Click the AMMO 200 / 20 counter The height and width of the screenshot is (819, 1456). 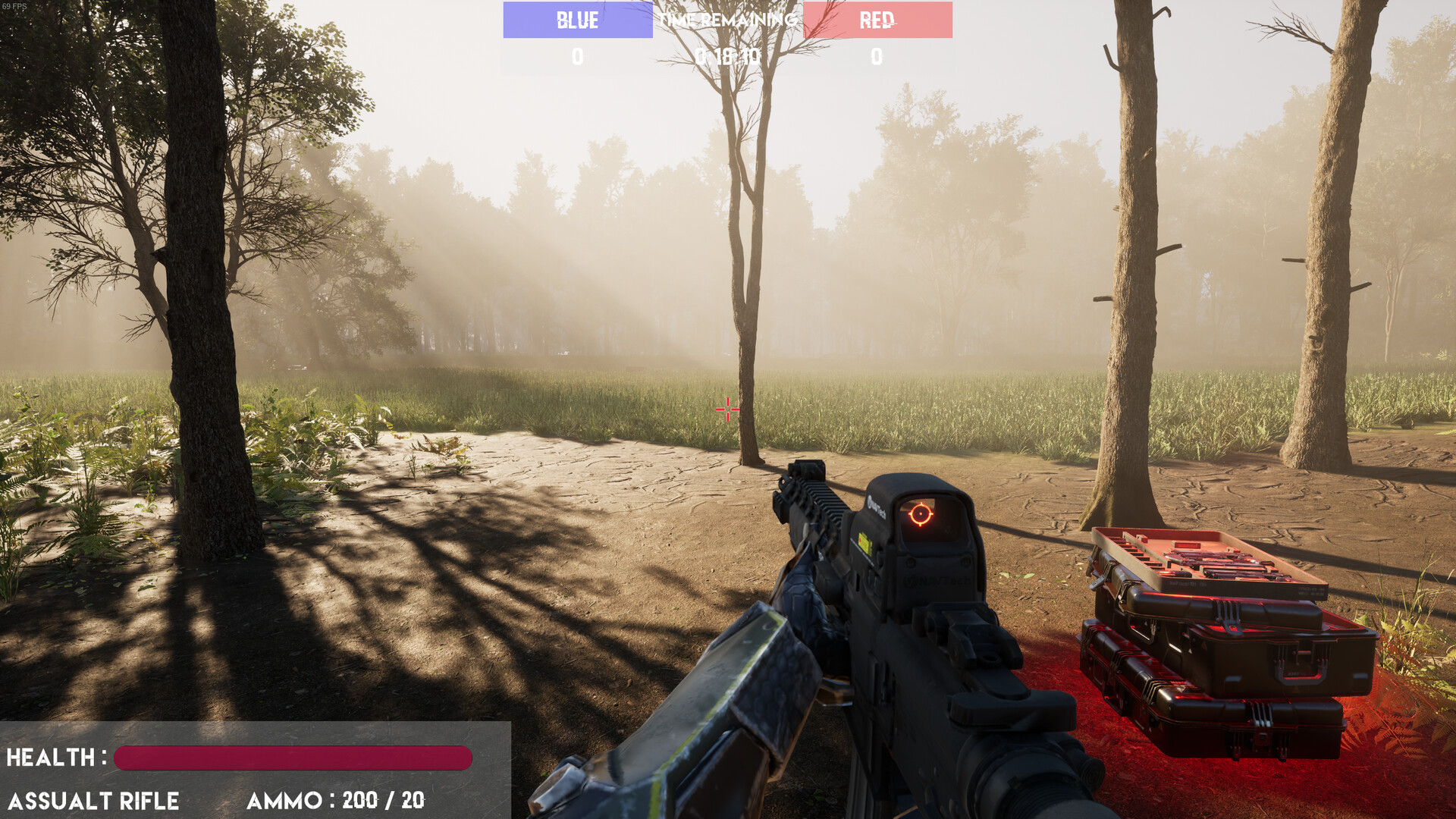[x=334, y=799]
